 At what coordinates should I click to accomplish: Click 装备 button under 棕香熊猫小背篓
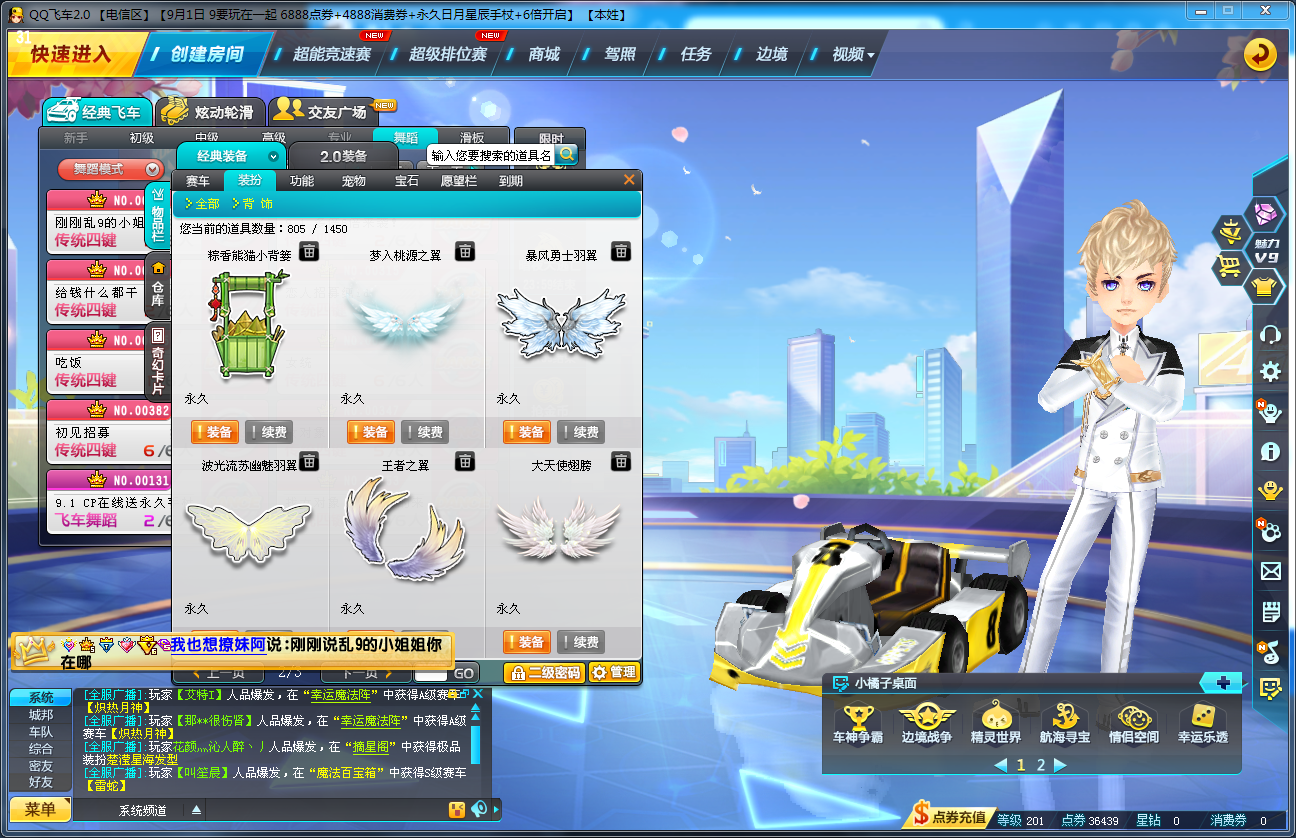coord(216,431)
